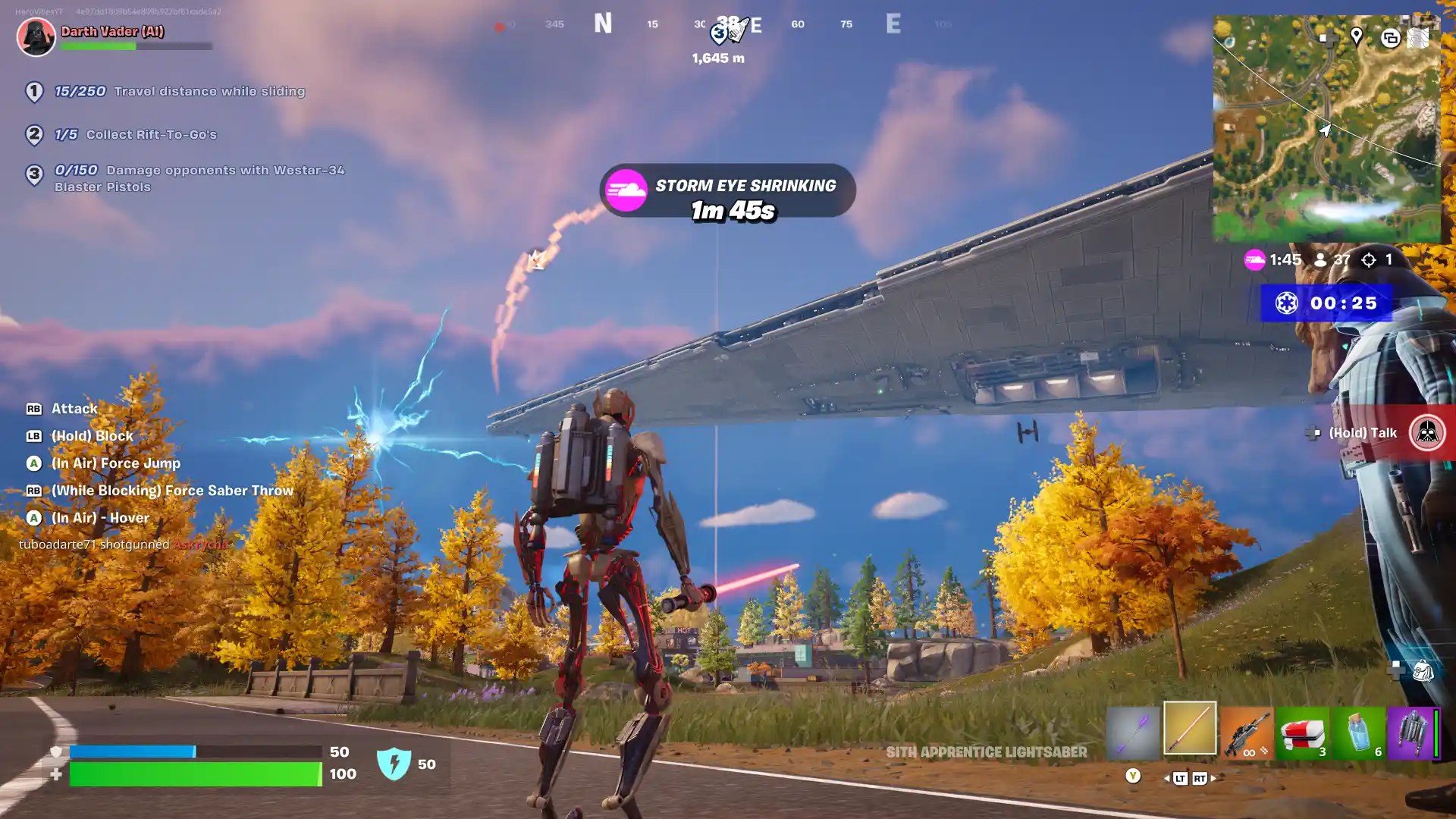Image resolution: width=1456 pixels, height=819 pixels.
Task: Click the overlapping-squares icon beside the map icon
Action: point(1390,37)
